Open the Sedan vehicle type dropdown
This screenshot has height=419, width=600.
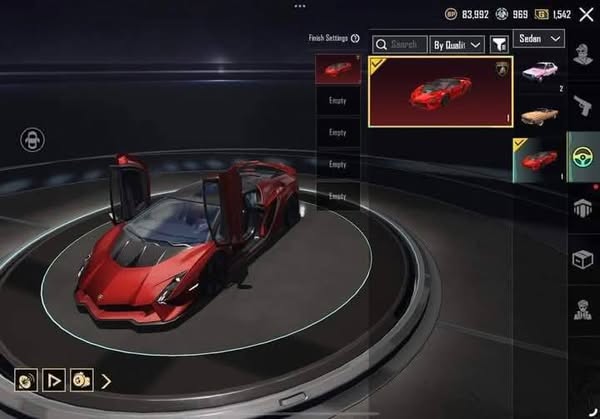click(x=539, y=38)
